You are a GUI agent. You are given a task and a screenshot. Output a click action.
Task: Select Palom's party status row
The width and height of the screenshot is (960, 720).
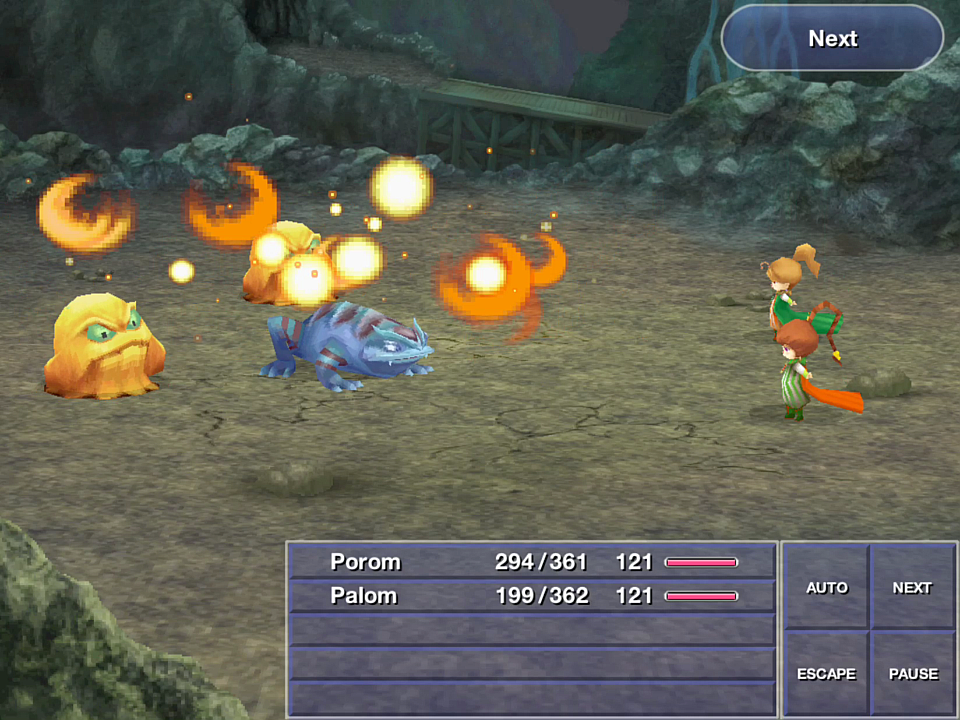(532, 596)
